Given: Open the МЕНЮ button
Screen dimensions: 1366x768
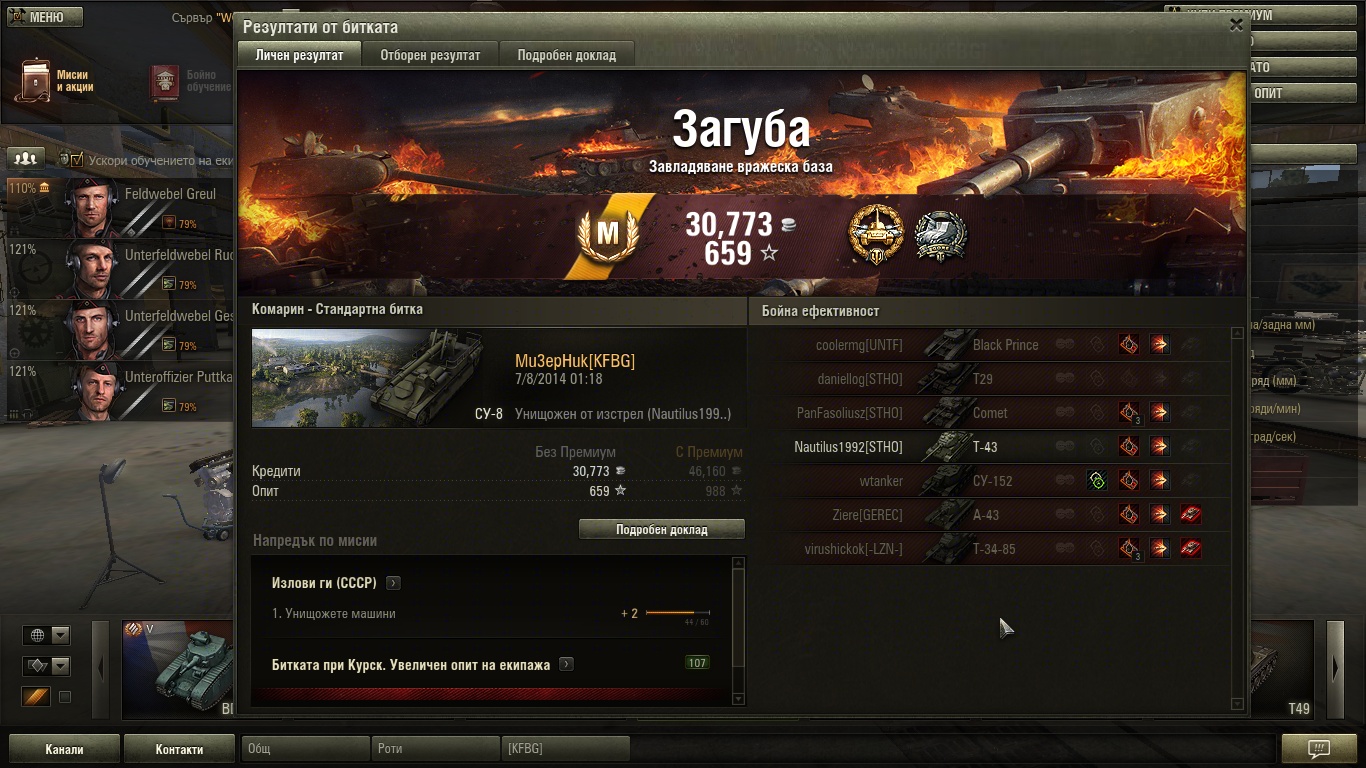Looking at the screenshot, I should coord(45,17).
